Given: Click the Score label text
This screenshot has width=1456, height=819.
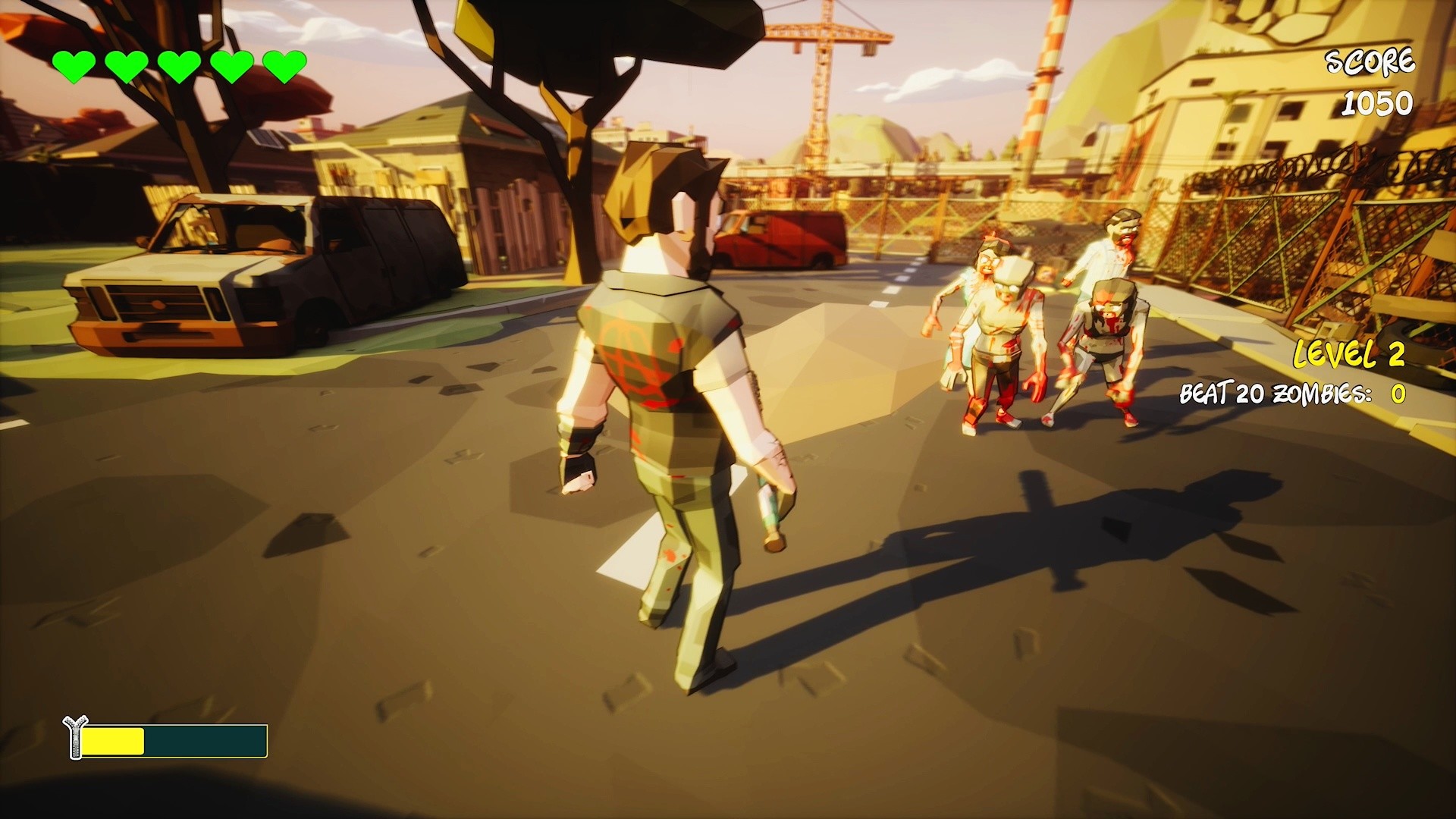Looking at the screenshot, I should pyautogui.click(x=1371, y=62).
